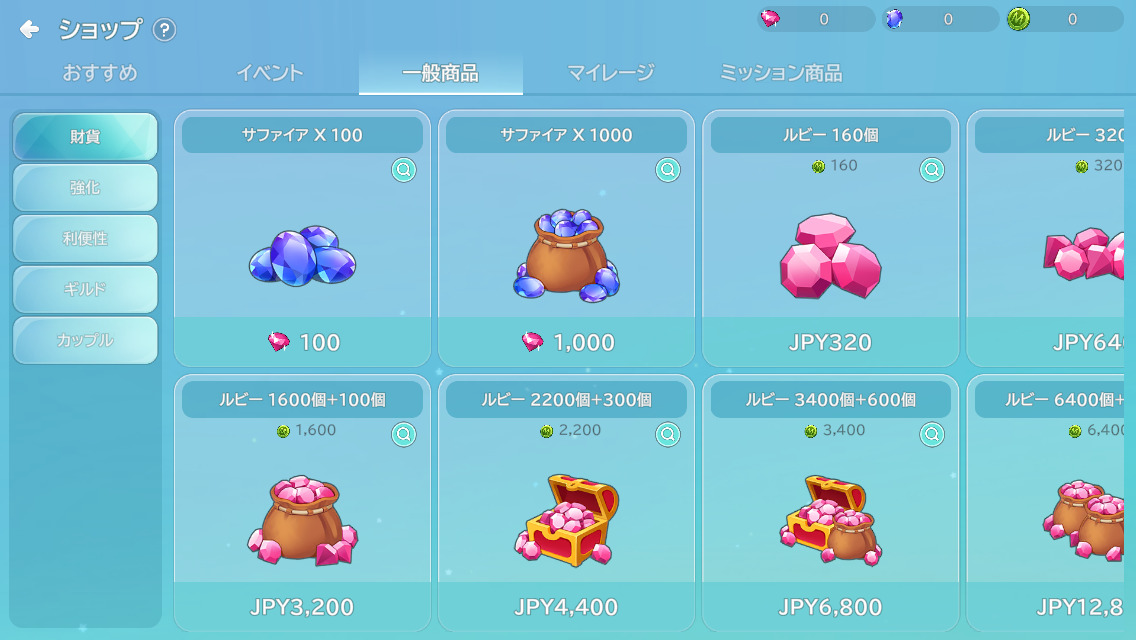The image size is (1136, 640).
Task: Purchase the JPY6,800 ruby pack
Action: pyautogui.click(x=830, y=607)
